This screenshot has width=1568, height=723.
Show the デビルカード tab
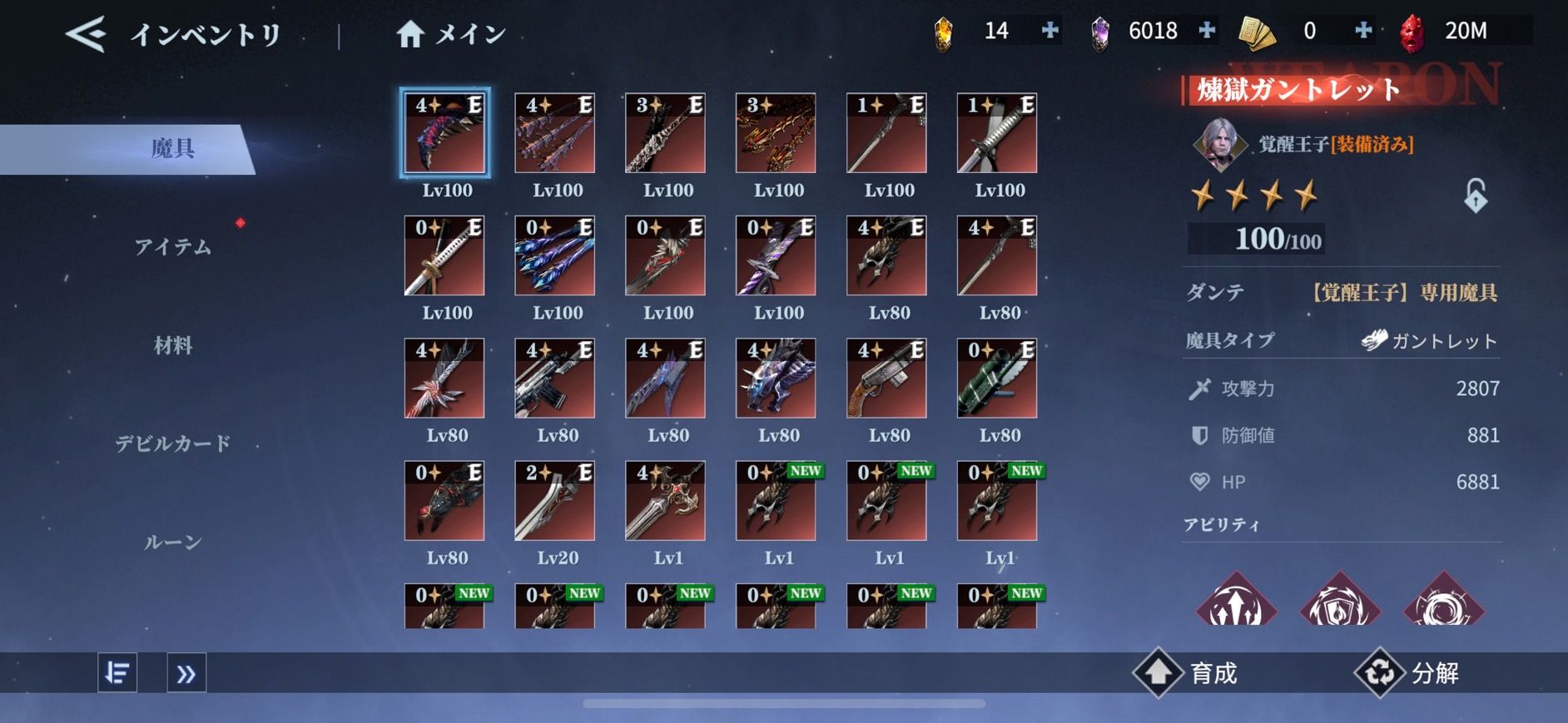pyautogui.click(x=173, y=443)
